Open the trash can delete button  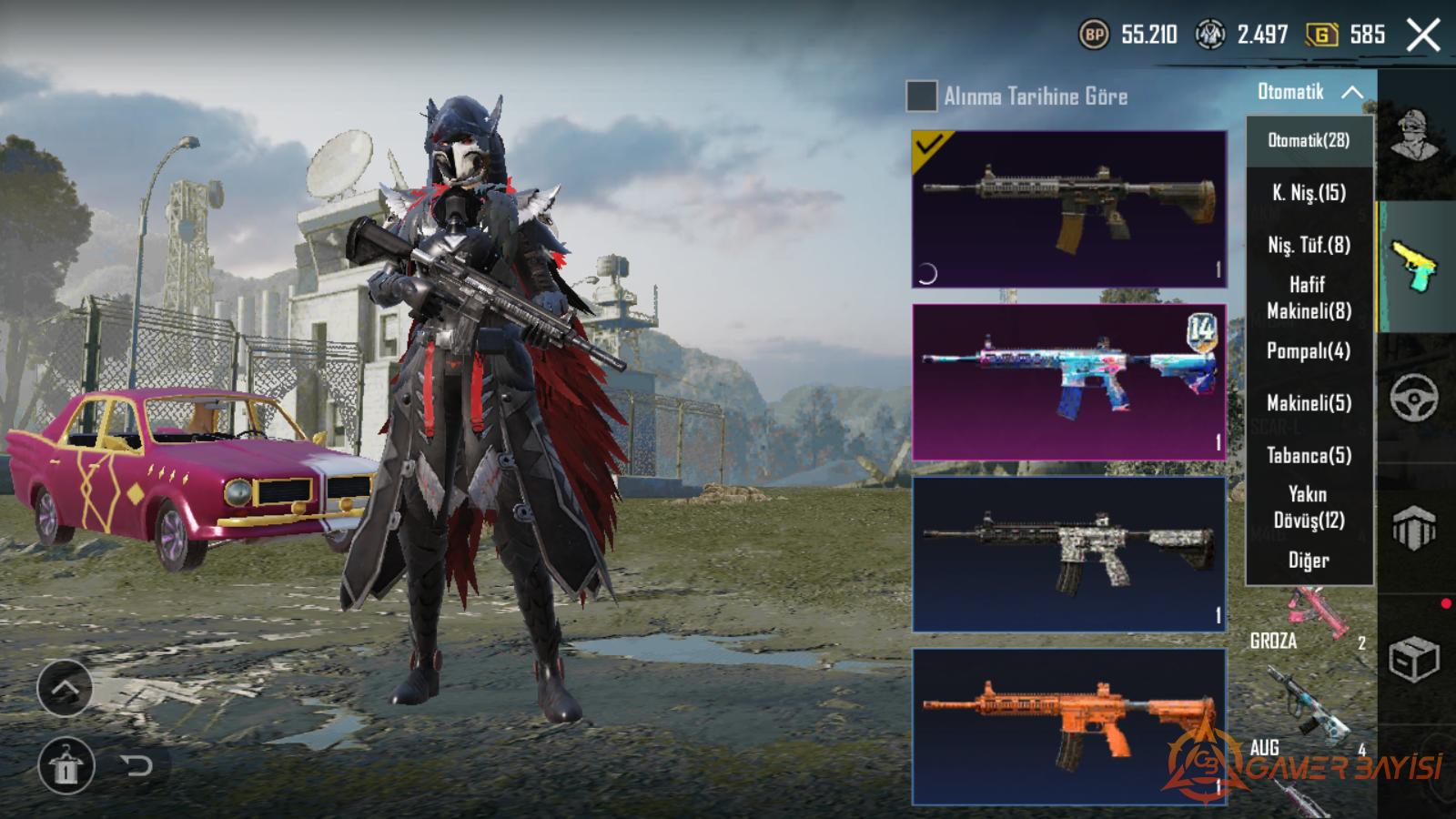[x=65, y=765]
